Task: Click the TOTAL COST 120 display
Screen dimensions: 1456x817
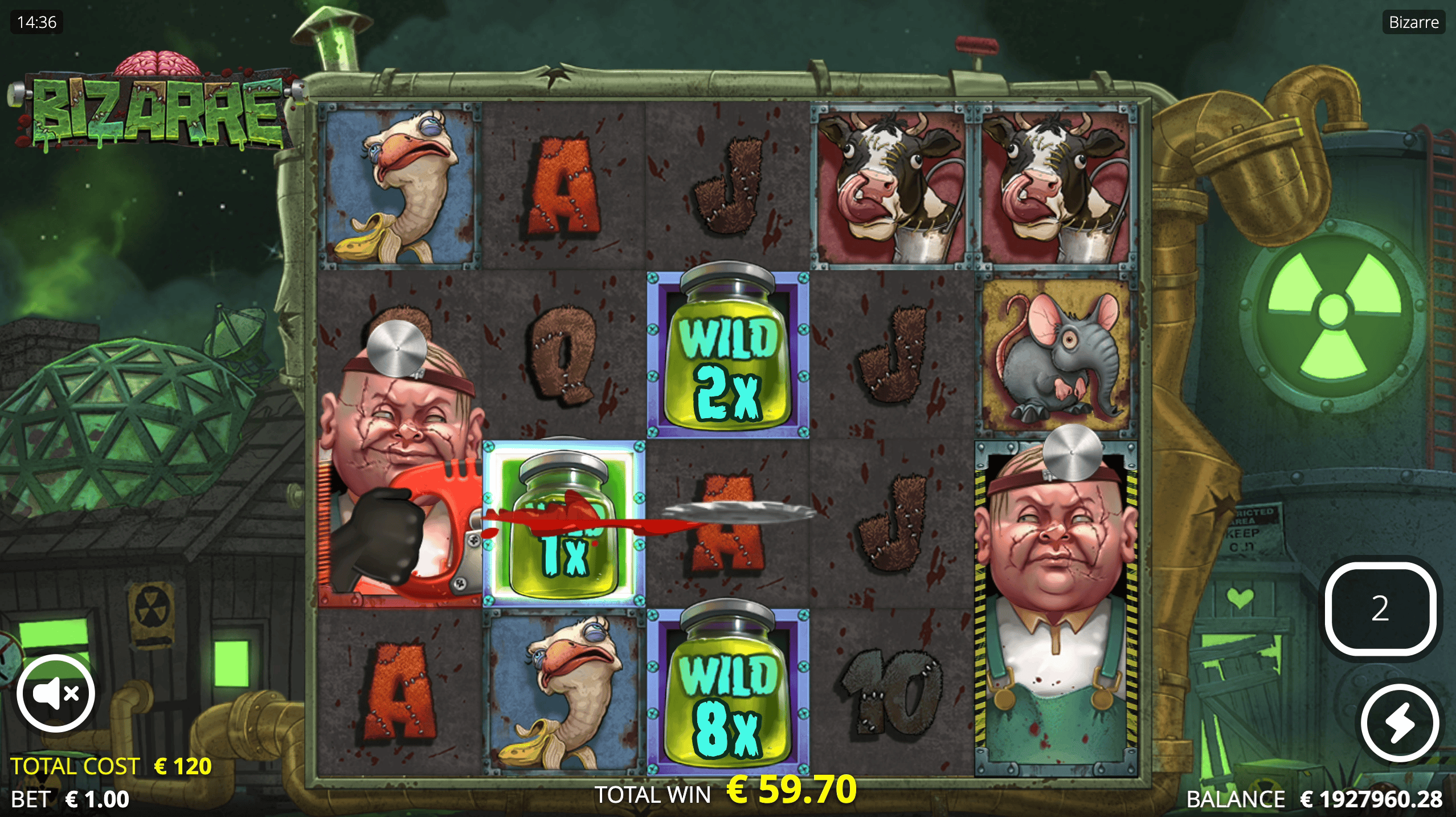Action: (x=111, y=766)
